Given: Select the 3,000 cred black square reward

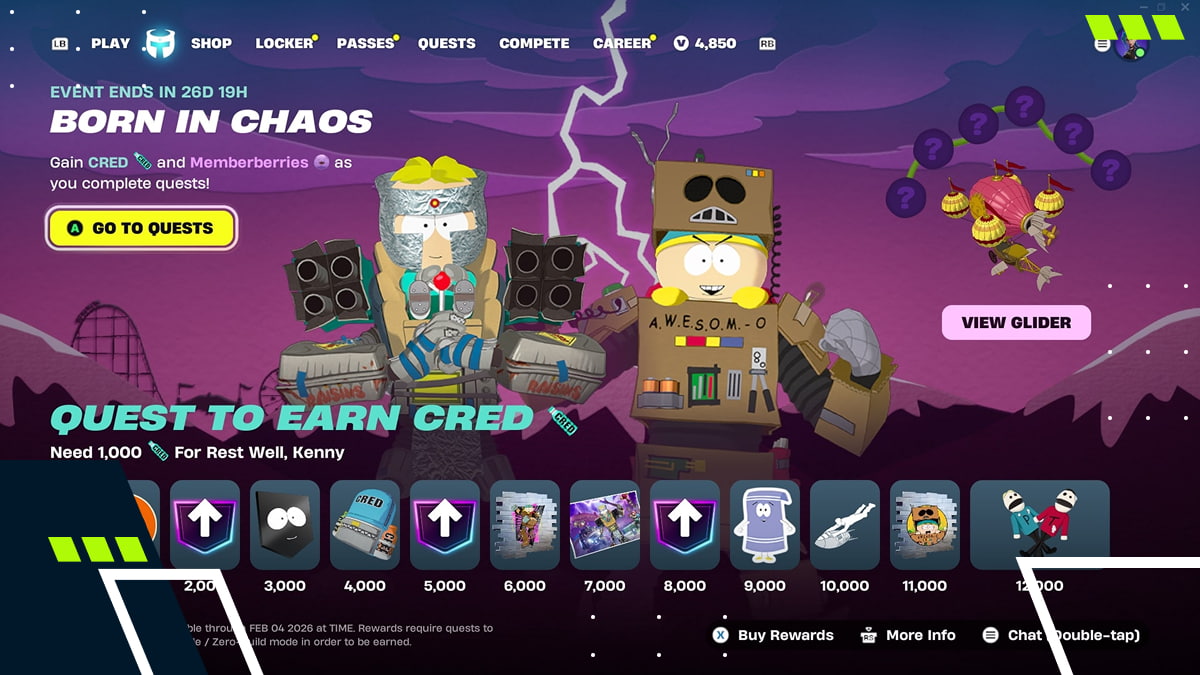Looking at the screenshot, I should click(285, 525).
